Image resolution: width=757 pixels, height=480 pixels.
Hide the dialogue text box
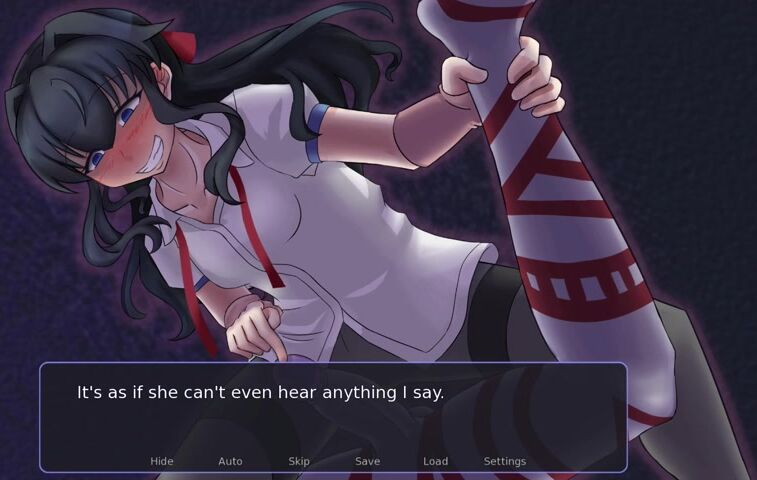point(162,461)
